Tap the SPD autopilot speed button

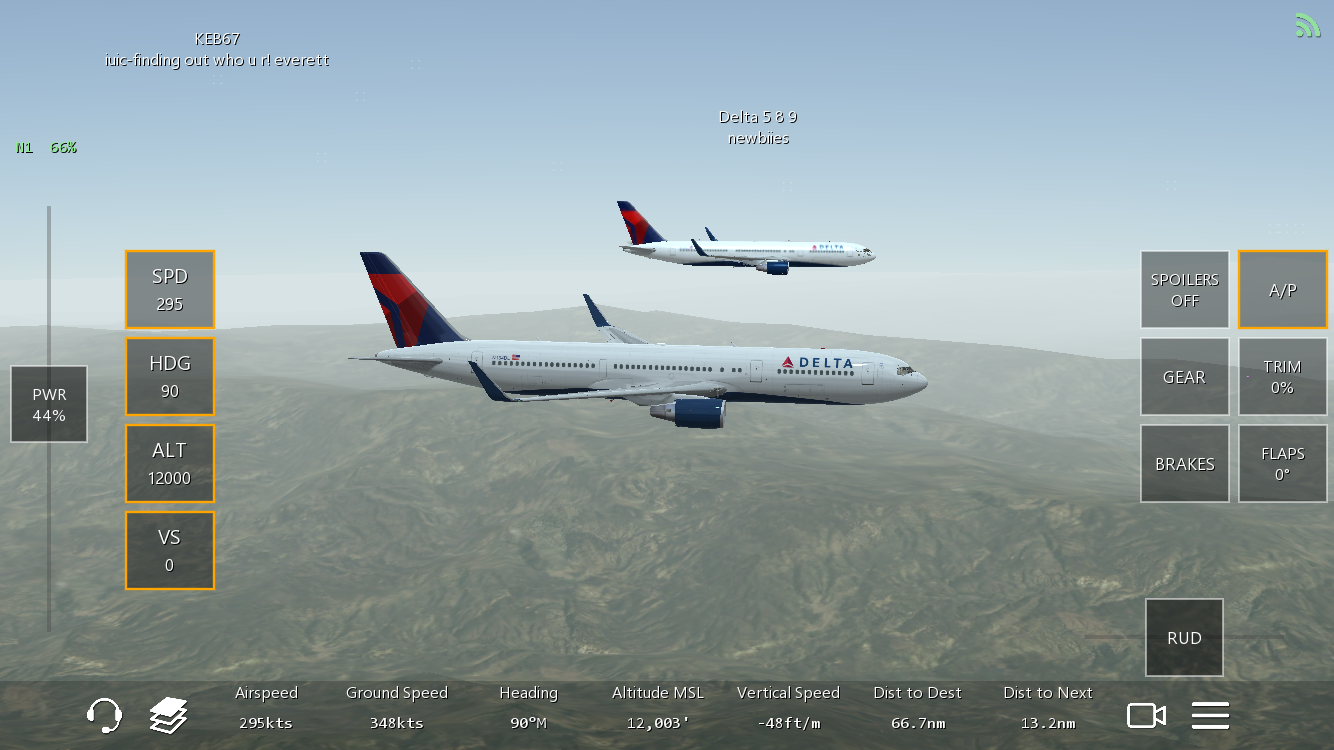point(170,290)
